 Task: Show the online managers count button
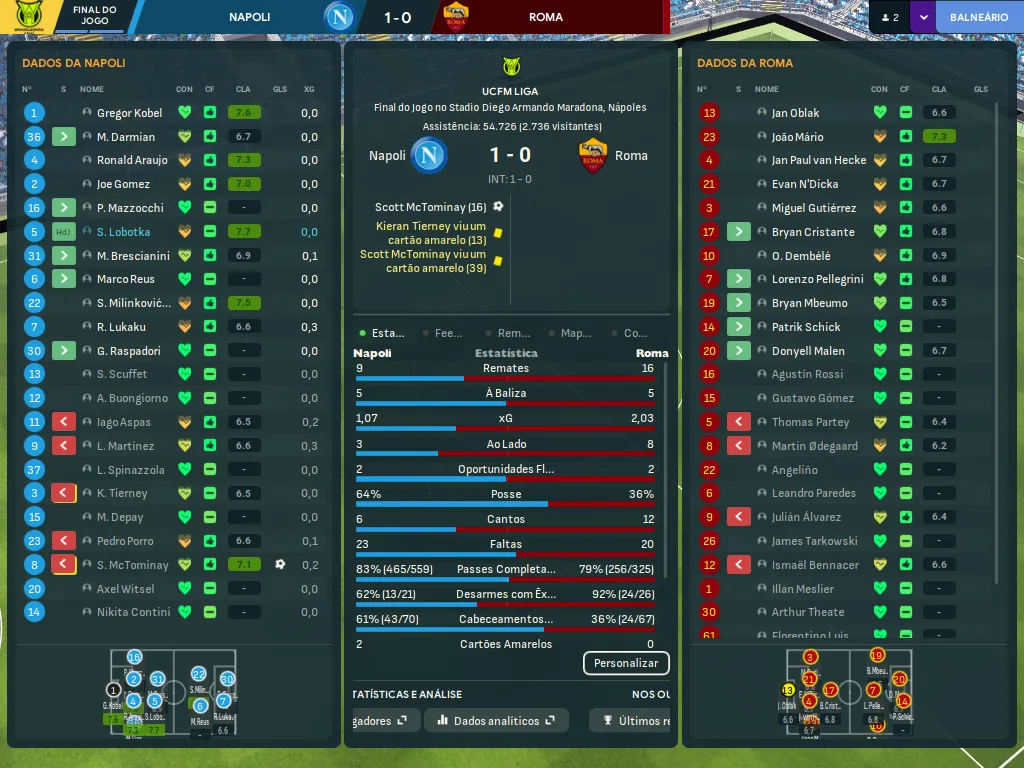889,17
